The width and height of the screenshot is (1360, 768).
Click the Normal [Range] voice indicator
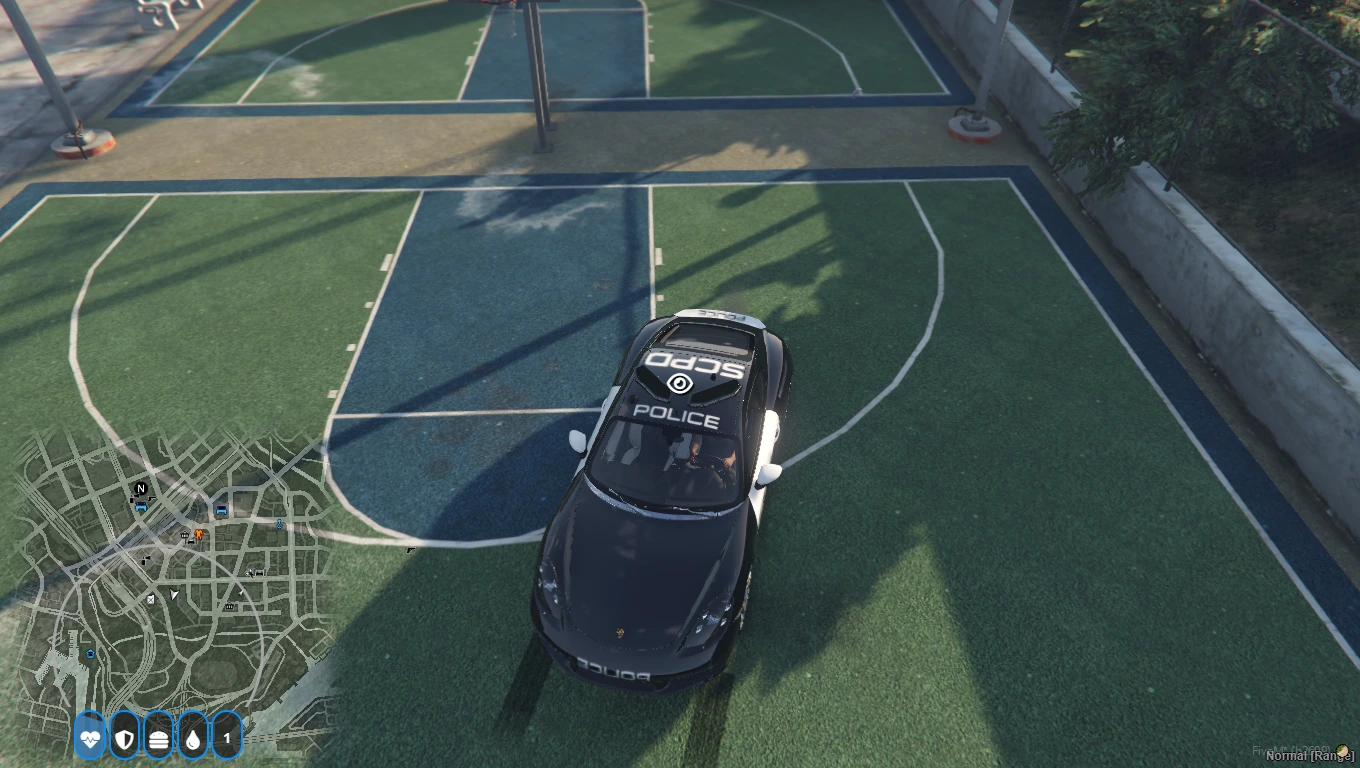[x=1311, y=756]
